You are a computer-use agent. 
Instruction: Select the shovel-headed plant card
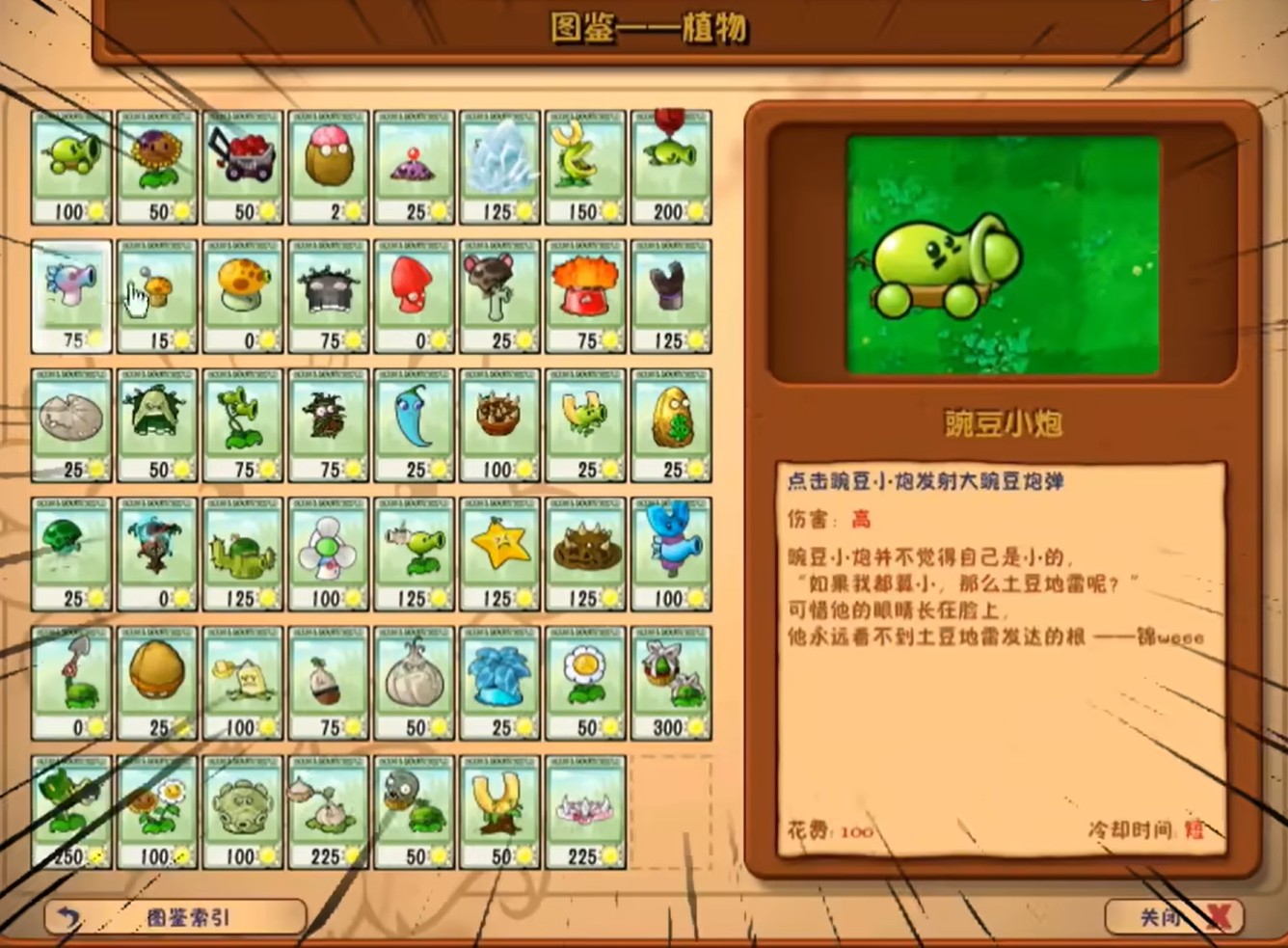pos(72,680)
